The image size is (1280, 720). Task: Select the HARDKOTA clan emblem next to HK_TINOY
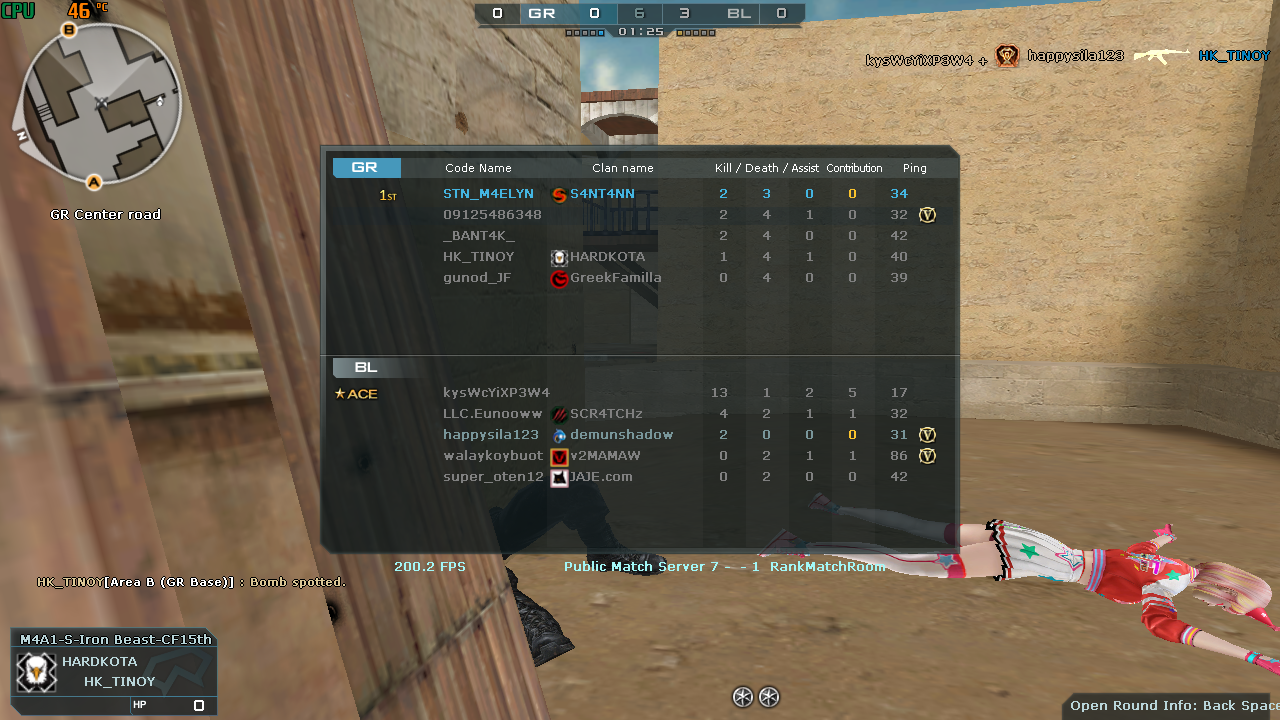[560, 257]
